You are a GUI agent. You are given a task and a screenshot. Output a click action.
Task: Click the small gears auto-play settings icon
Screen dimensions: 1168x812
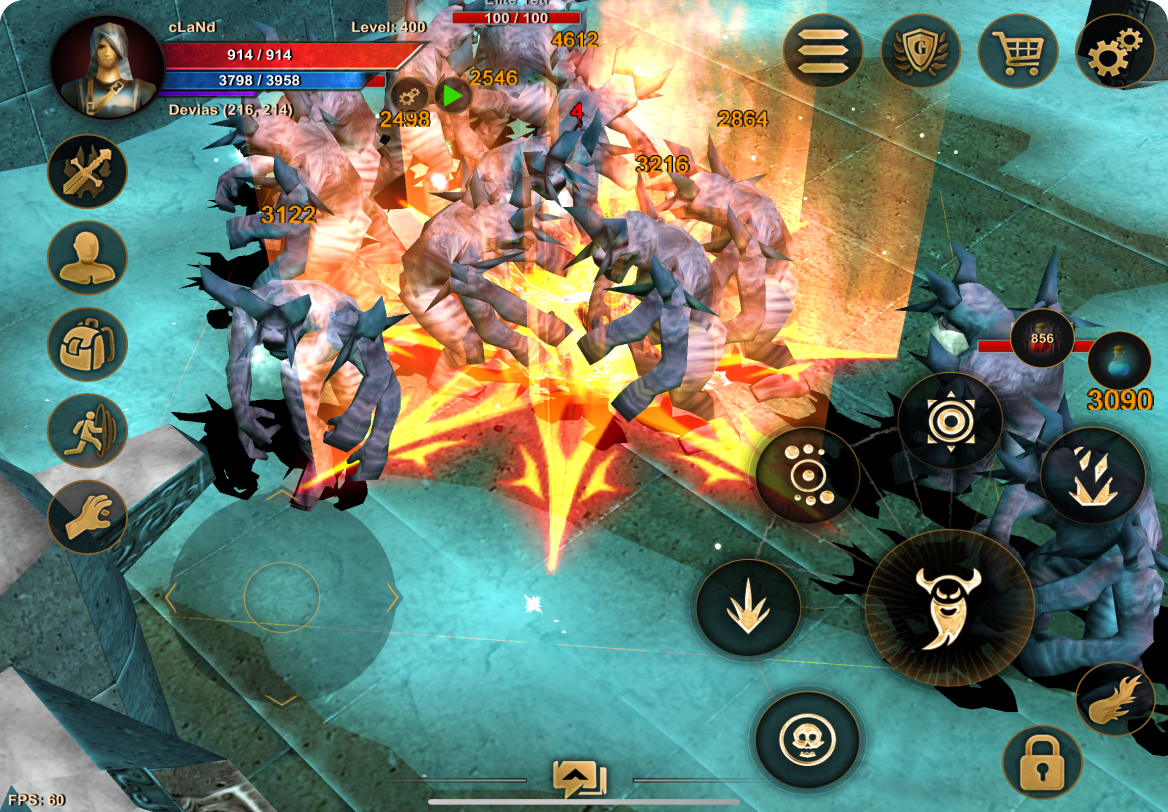tap(409, 96)
